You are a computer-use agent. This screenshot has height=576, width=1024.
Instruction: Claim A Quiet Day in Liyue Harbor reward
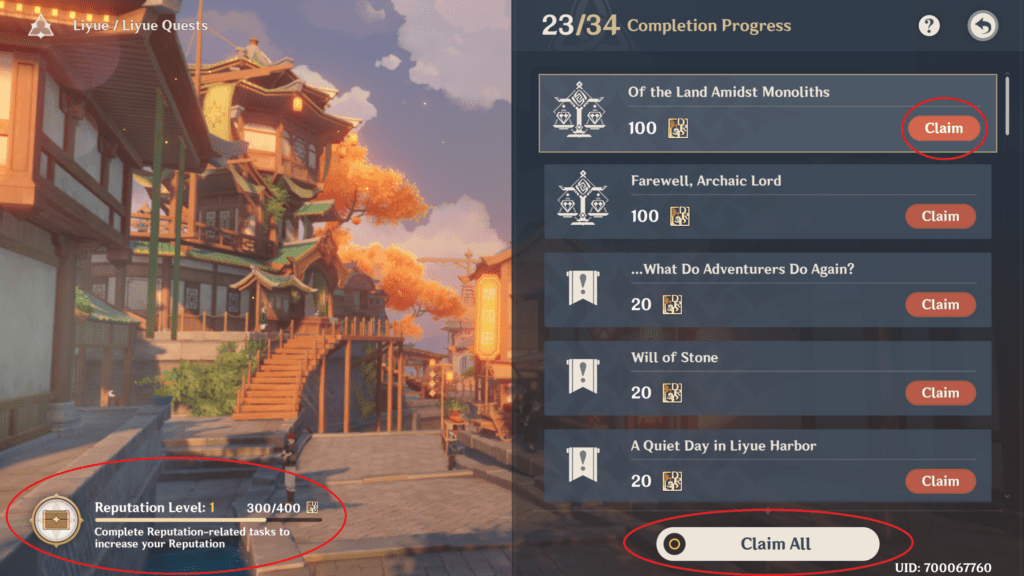tap(940, 481)
